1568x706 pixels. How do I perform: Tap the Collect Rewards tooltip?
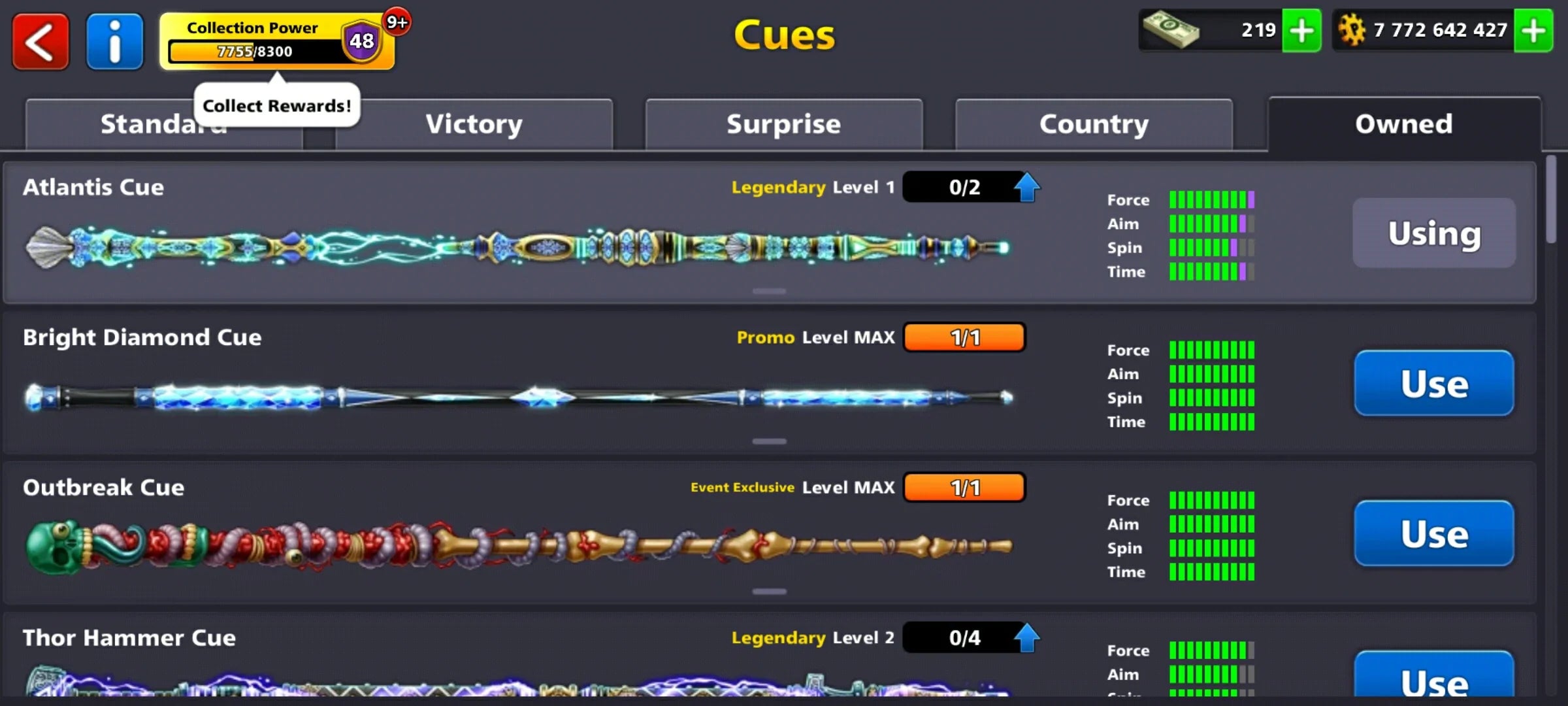coord(276,105)
